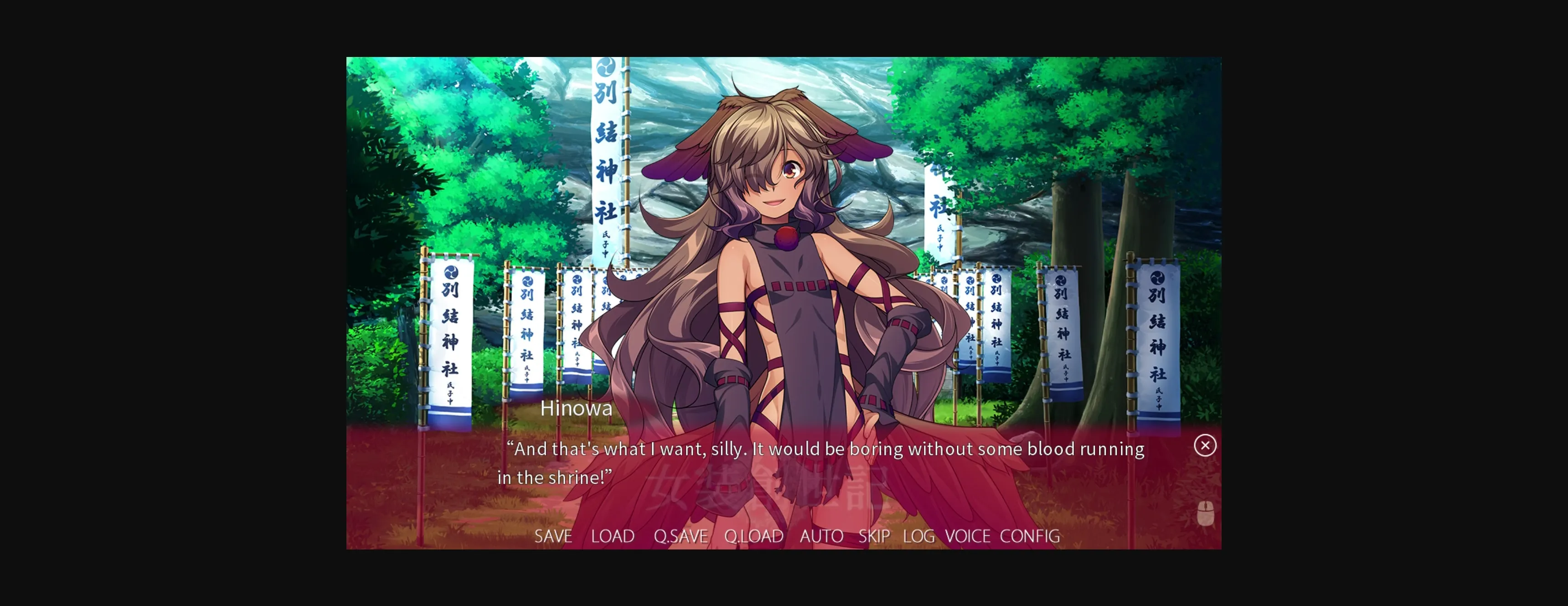Open the LOG message backlog

tap(919, 536)
